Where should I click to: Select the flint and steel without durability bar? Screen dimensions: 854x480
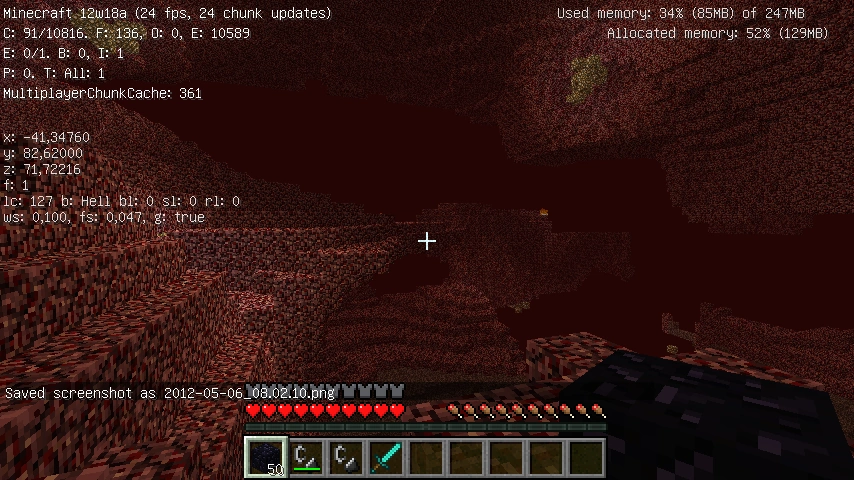(346, 457)
